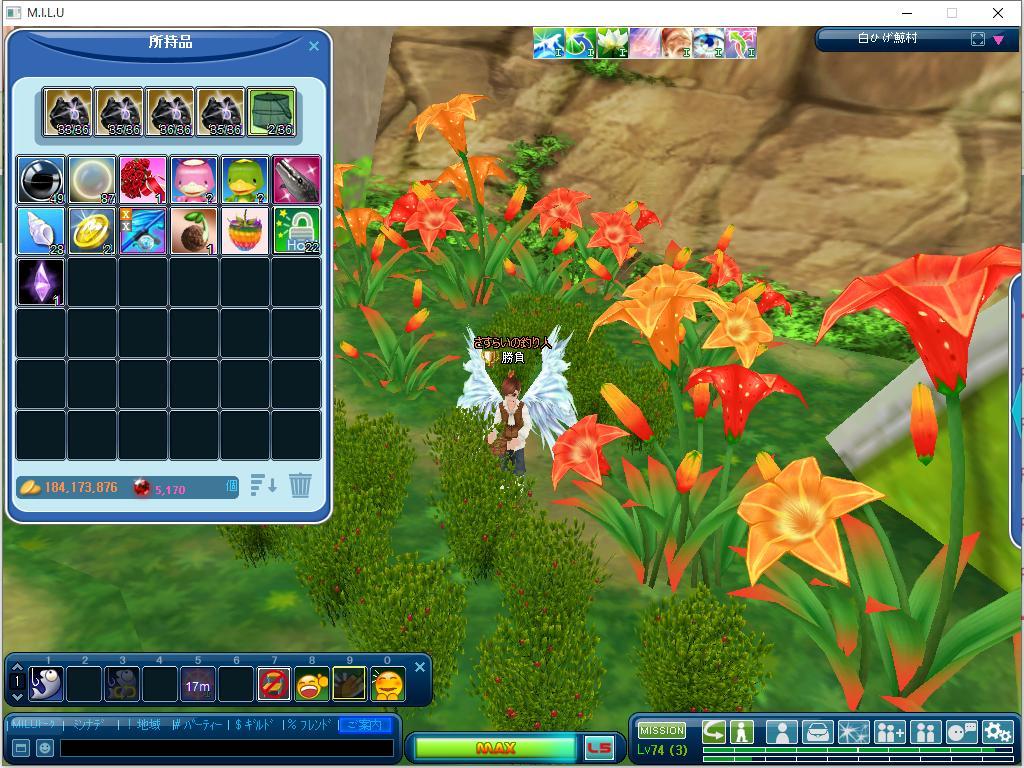Sort the inventory items
This screenshot has width=1024, height=768.
(263, 486)
